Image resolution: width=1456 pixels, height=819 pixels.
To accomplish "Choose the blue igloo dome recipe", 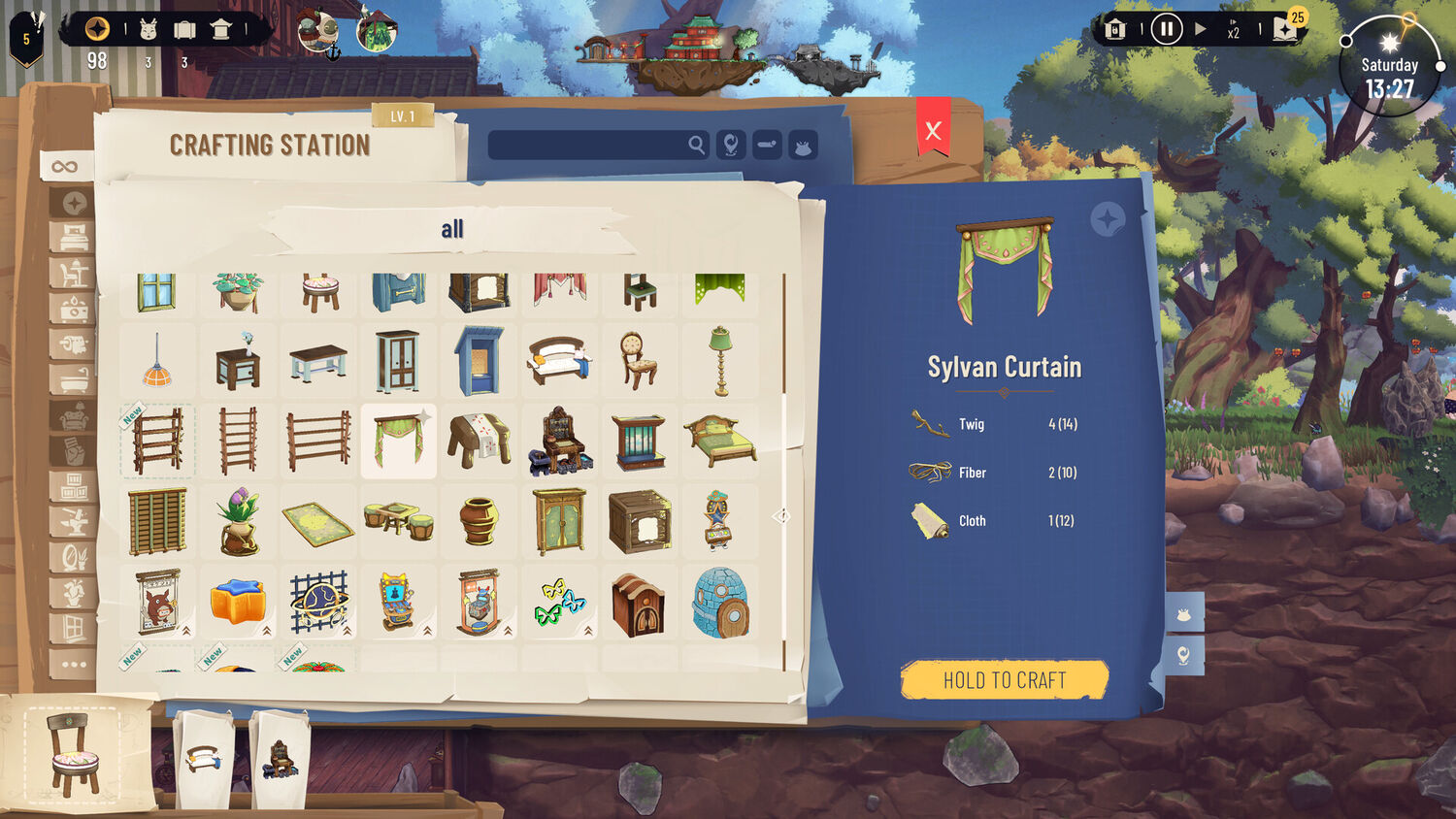I will coord(720,603).
